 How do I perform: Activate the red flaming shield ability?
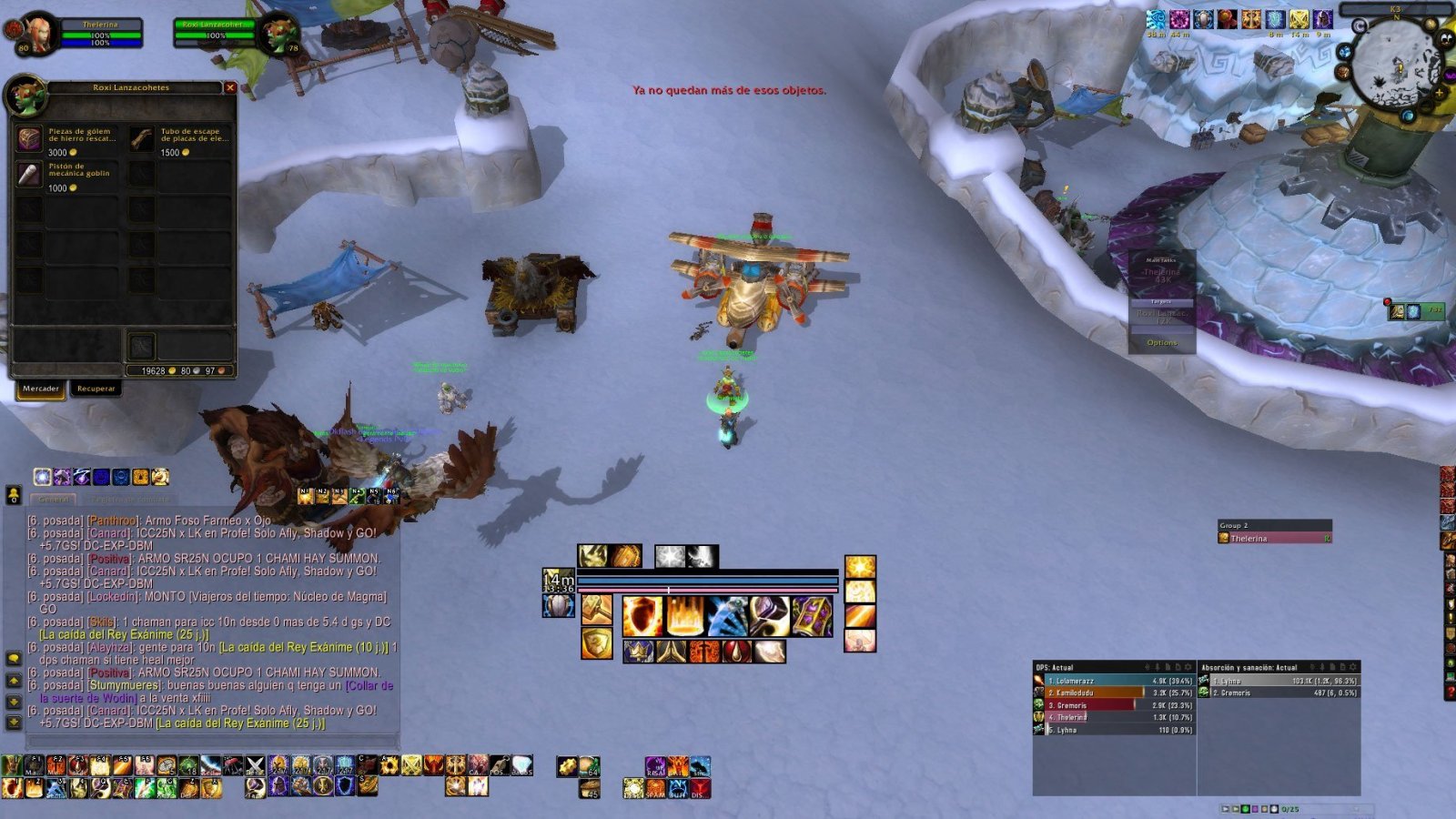642,616
